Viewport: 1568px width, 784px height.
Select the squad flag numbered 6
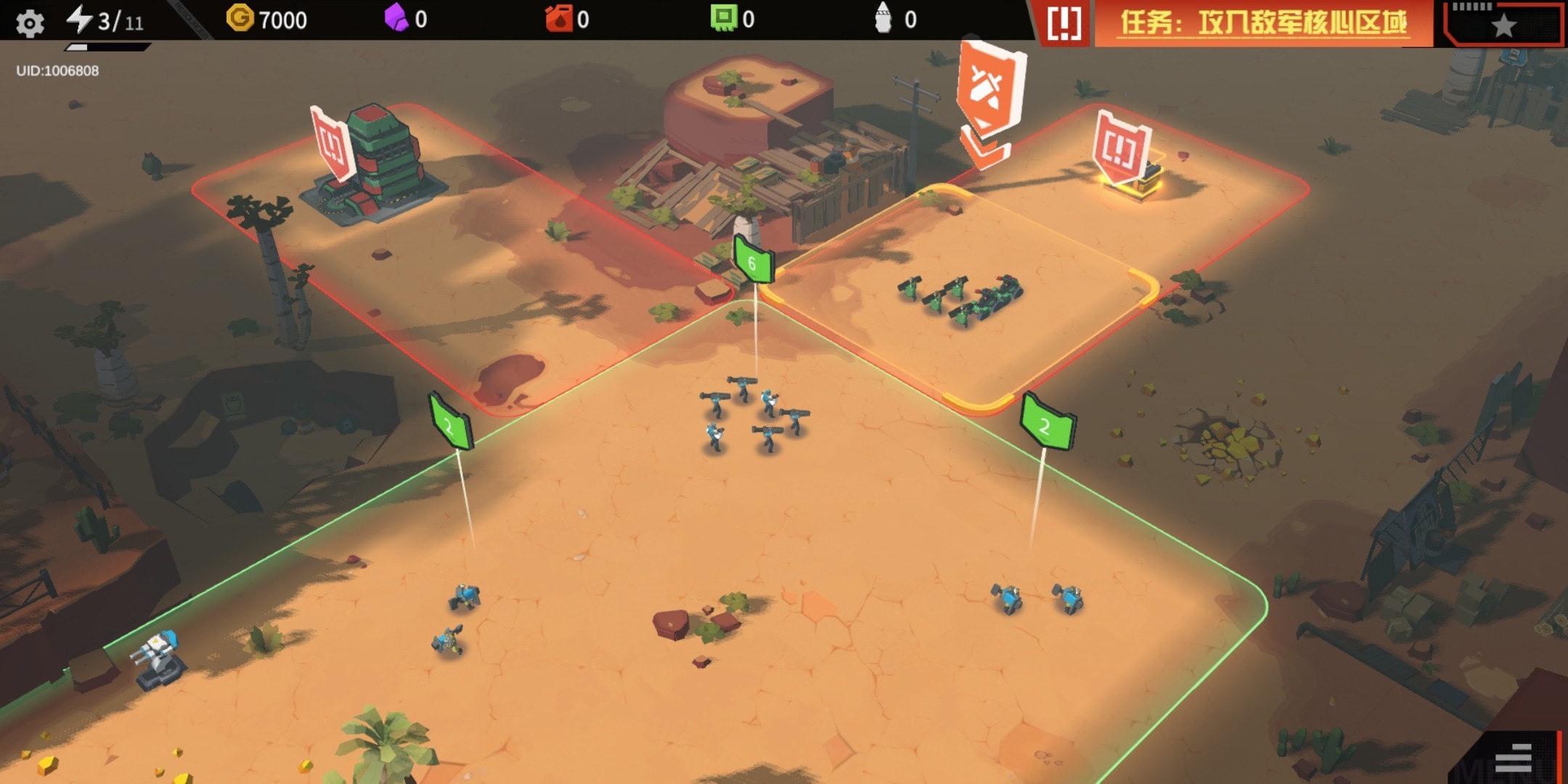click(x=753, y=261)
